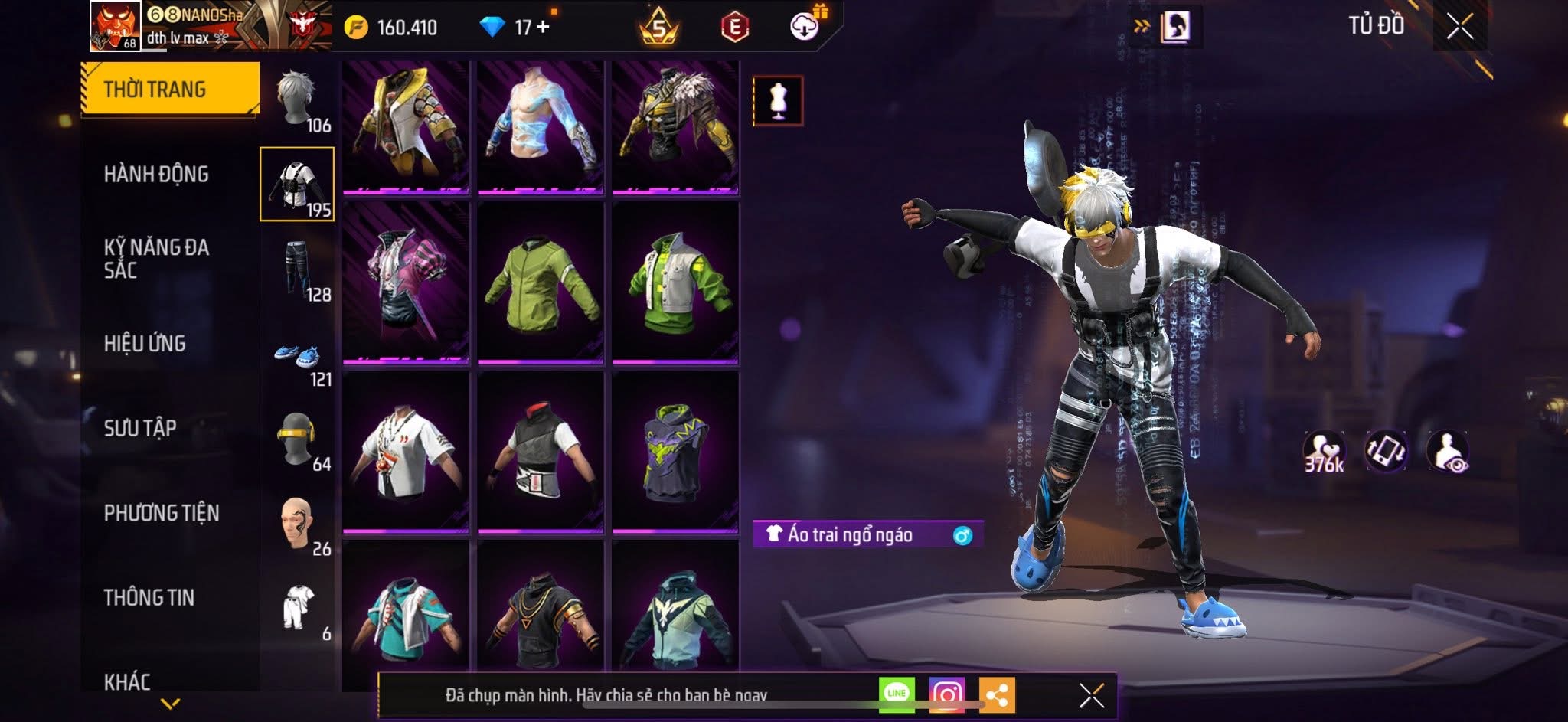Show the THÔNG TIN section
The height and width of the screenshot is (722, 1568).
(x=149, y=597)
